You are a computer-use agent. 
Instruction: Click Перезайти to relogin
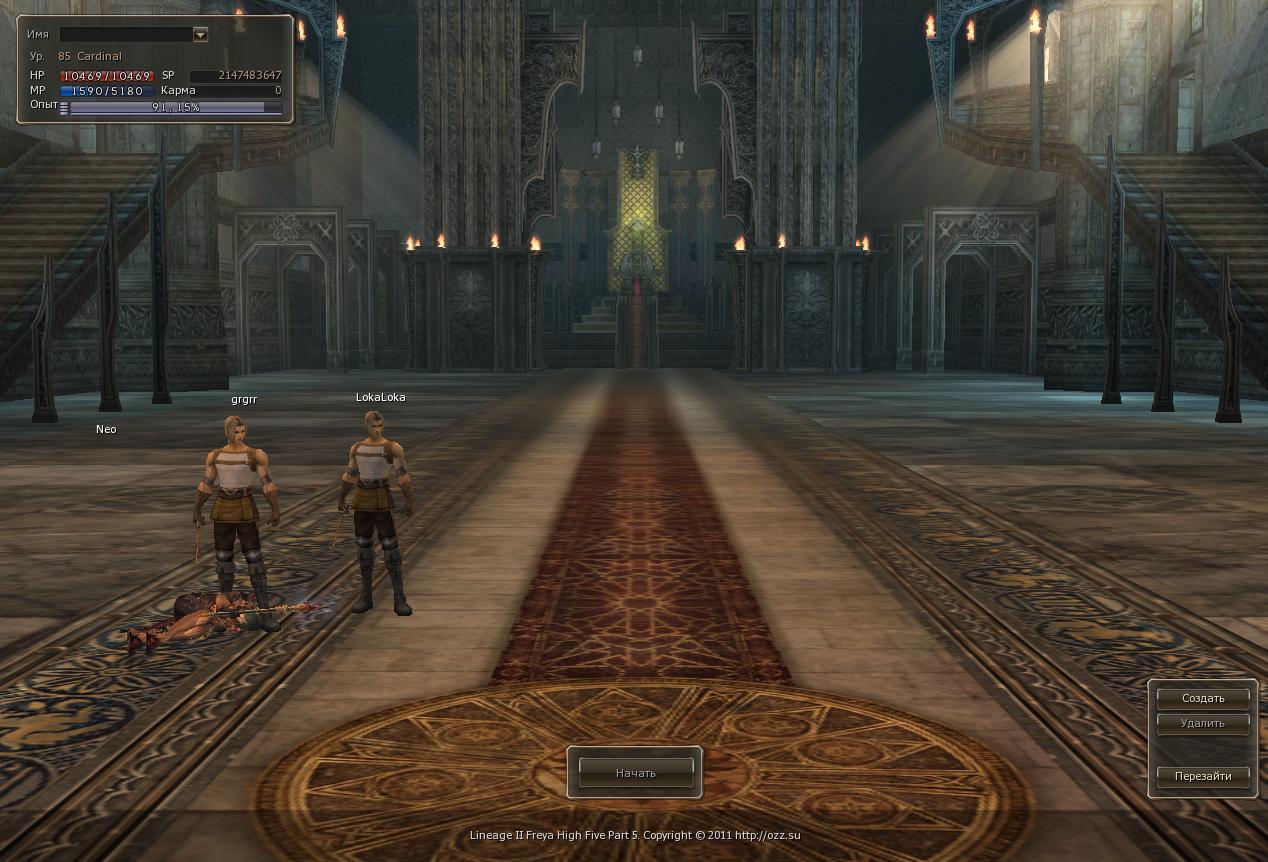[x=1203, y=776]
